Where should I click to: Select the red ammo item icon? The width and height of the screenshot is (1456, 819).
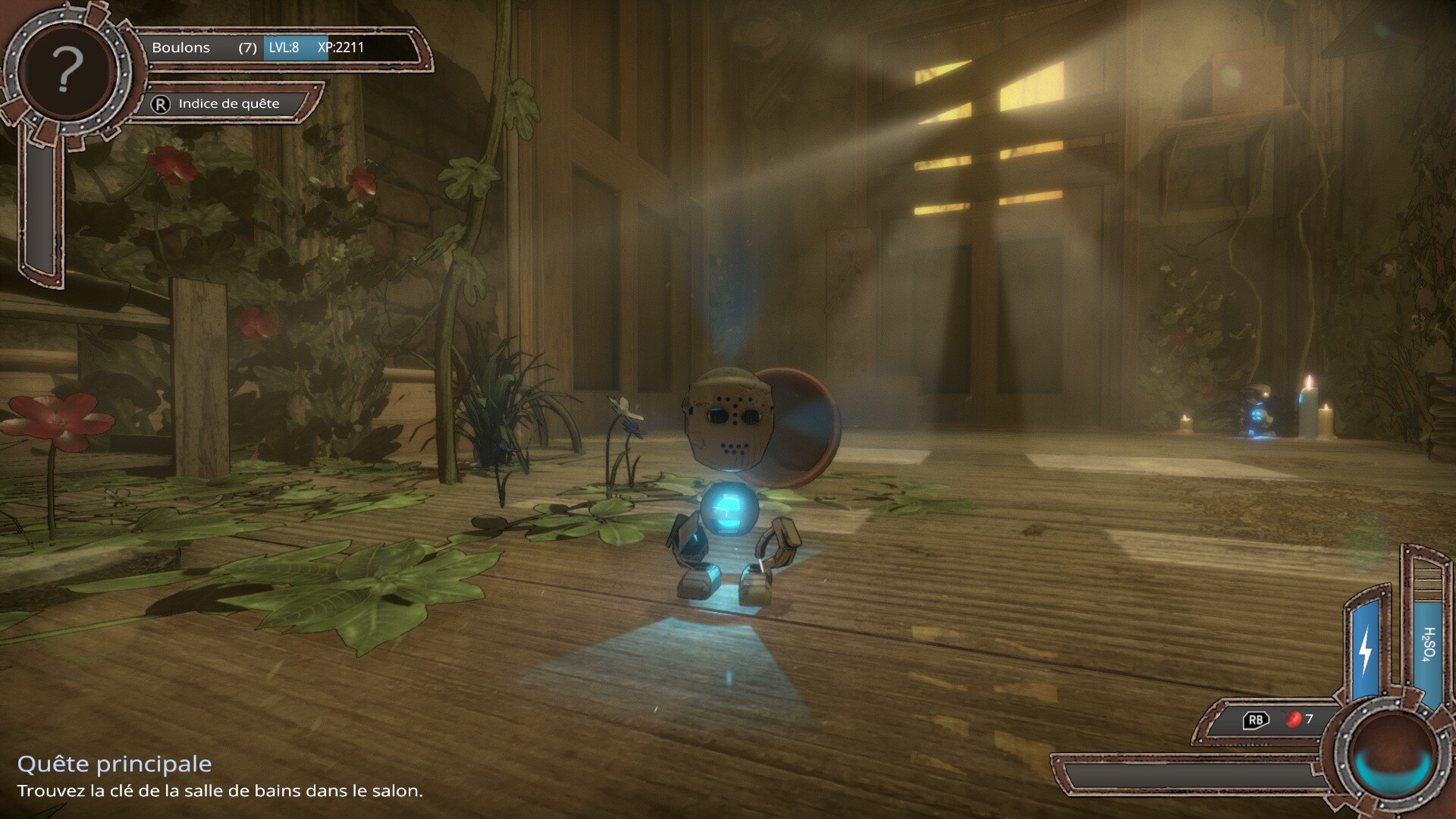pyautogui.click(x=1293, y=719)
